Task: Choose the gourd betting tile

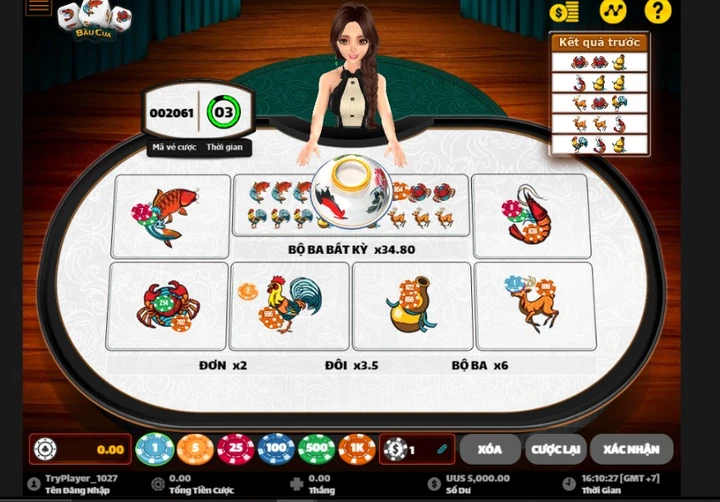Action: 411,306
